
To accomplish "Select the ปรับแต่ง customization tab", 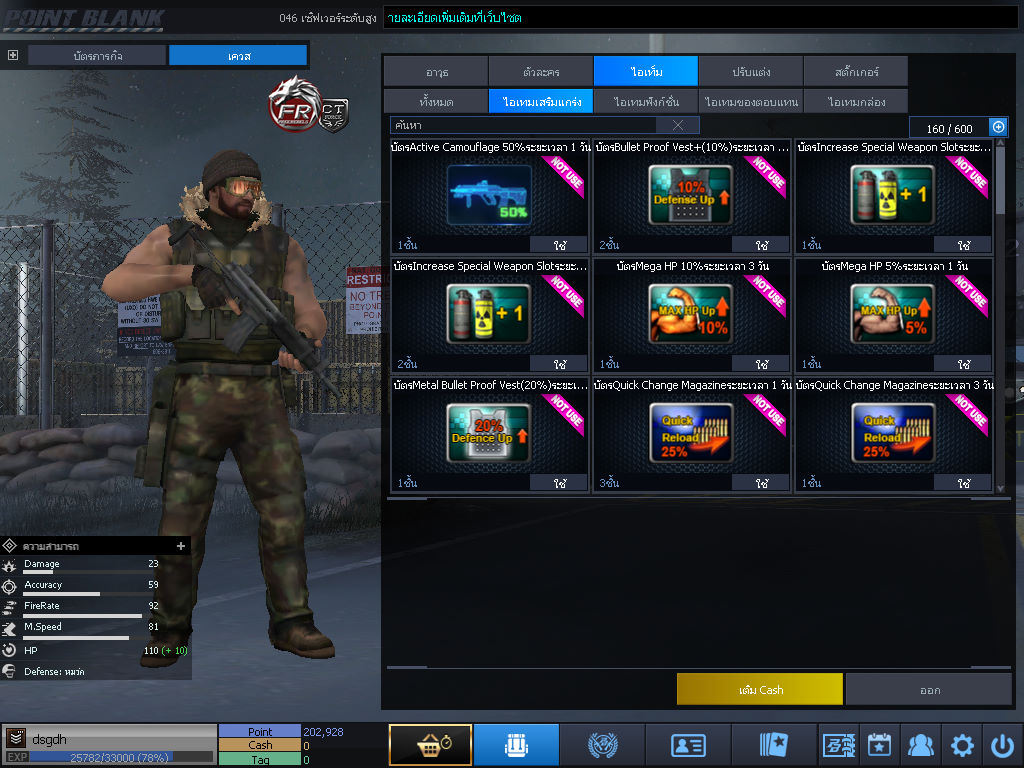I will click(750, 71).
